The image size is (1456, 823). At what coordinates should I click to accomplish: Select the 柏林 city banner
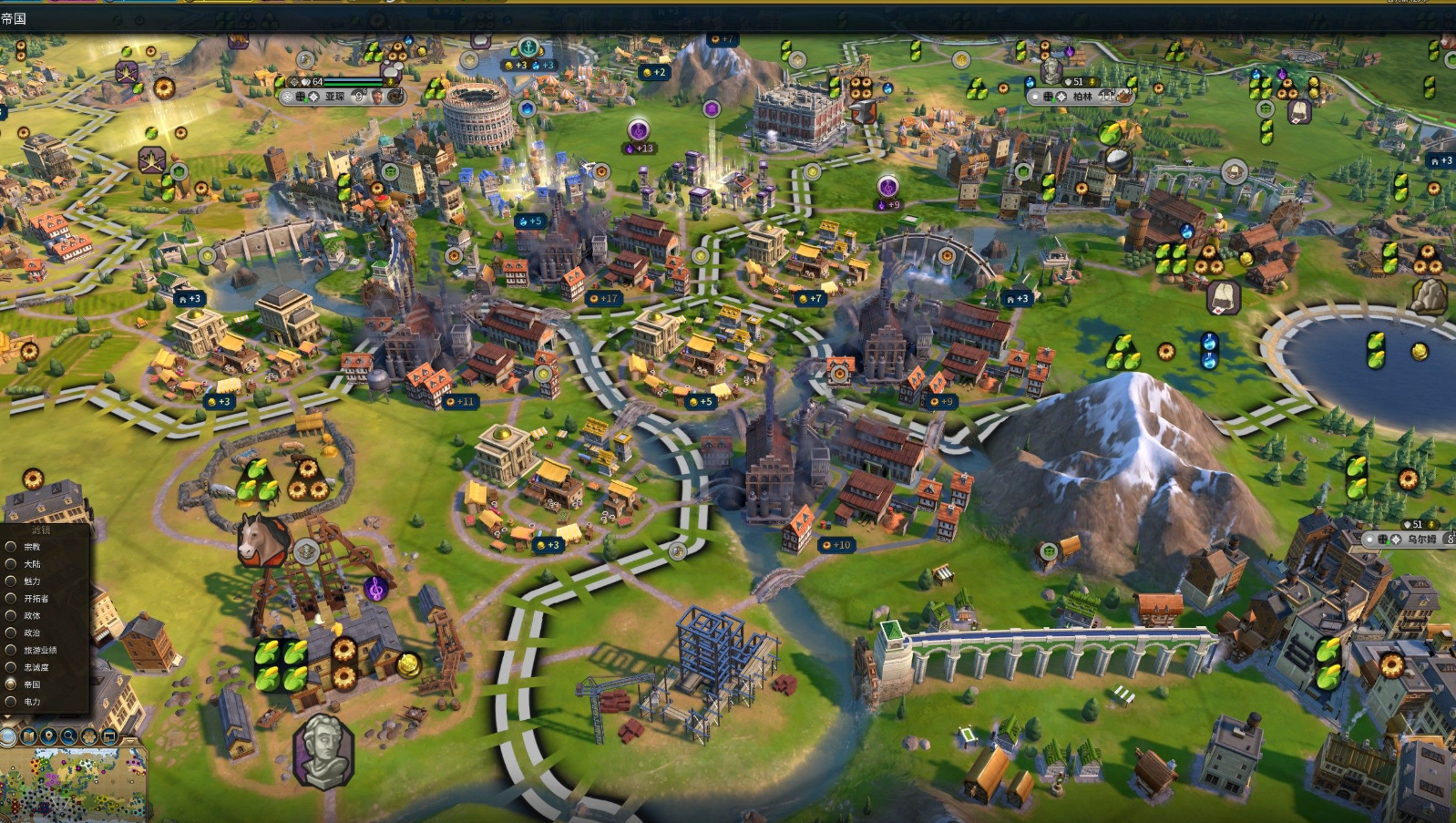pos(1082,96)
